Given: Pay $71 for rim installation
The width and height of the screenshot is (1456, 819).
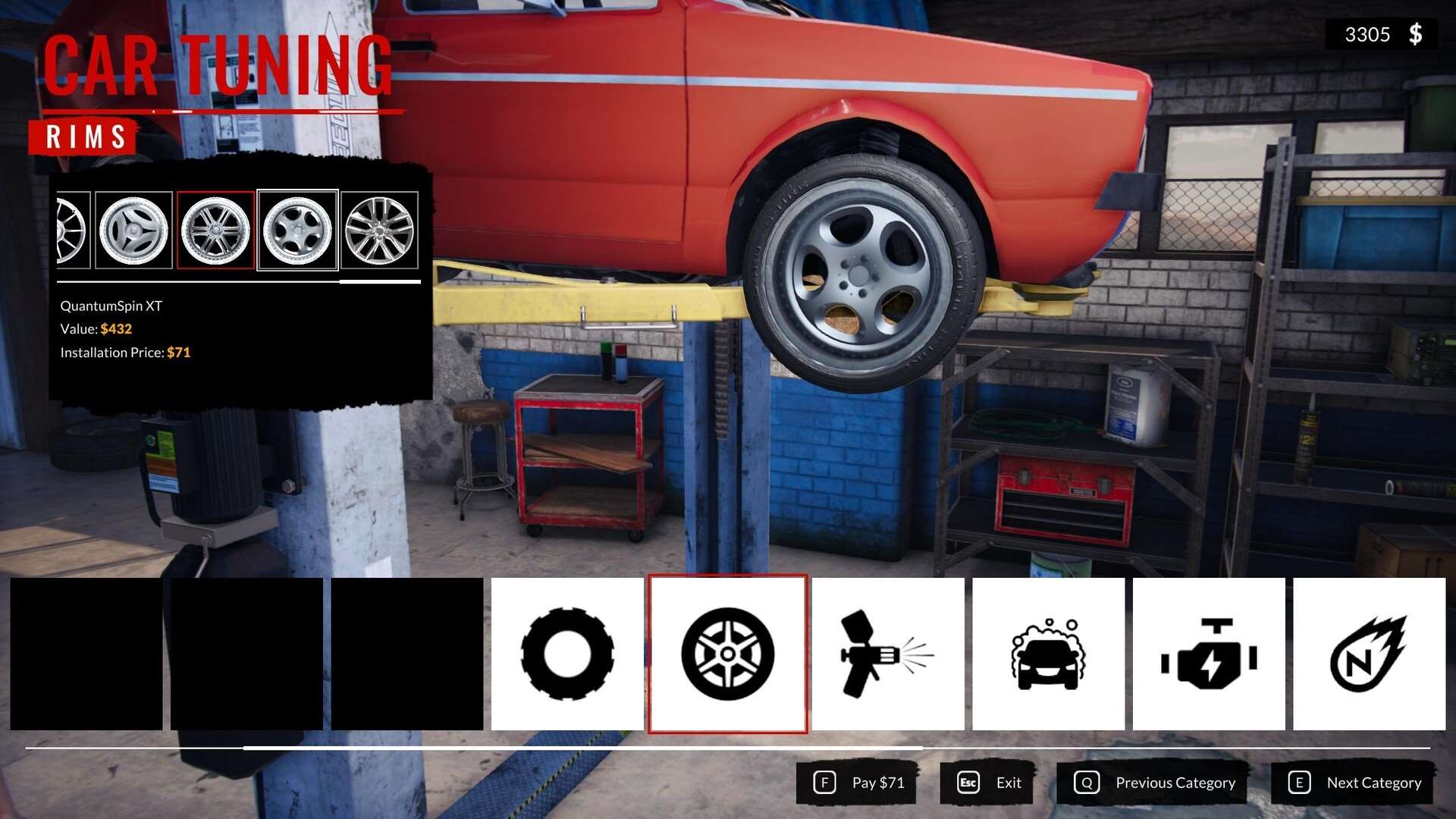Looking at the screenshot, I should [x=858, y=783].
